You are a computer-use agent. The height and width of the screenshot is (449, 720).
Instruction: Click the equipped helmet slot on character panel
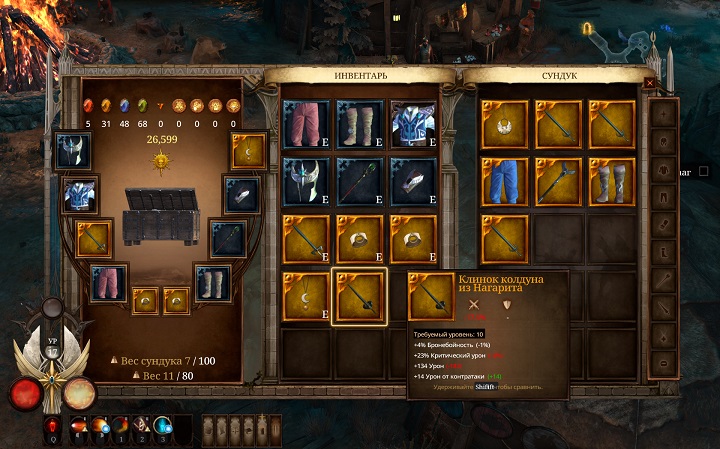click(x=74, y=151)
